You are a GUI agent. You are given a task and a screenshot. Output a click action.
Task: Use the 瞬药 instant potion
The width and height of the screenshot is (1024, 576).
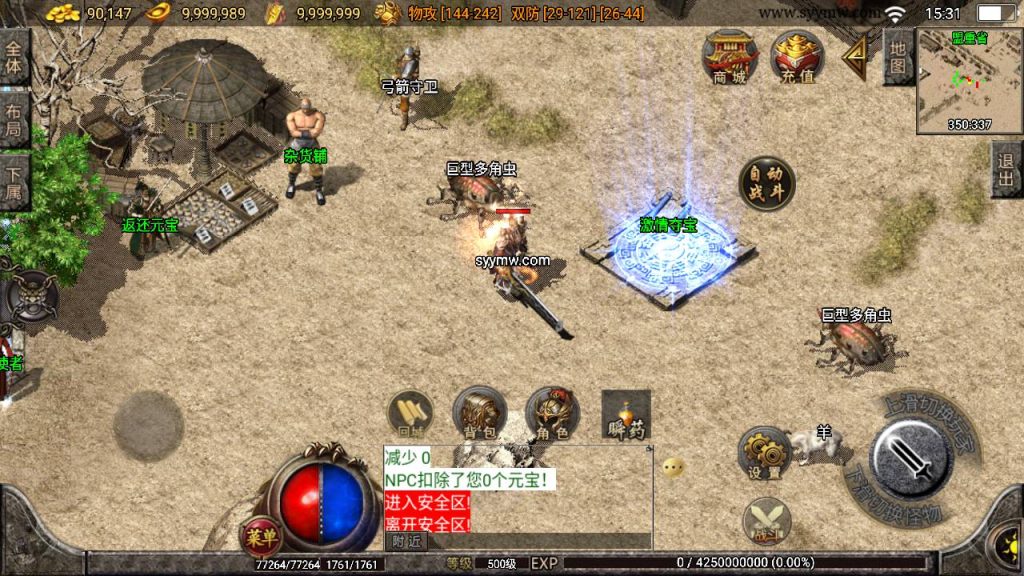(x=626, y=414)
